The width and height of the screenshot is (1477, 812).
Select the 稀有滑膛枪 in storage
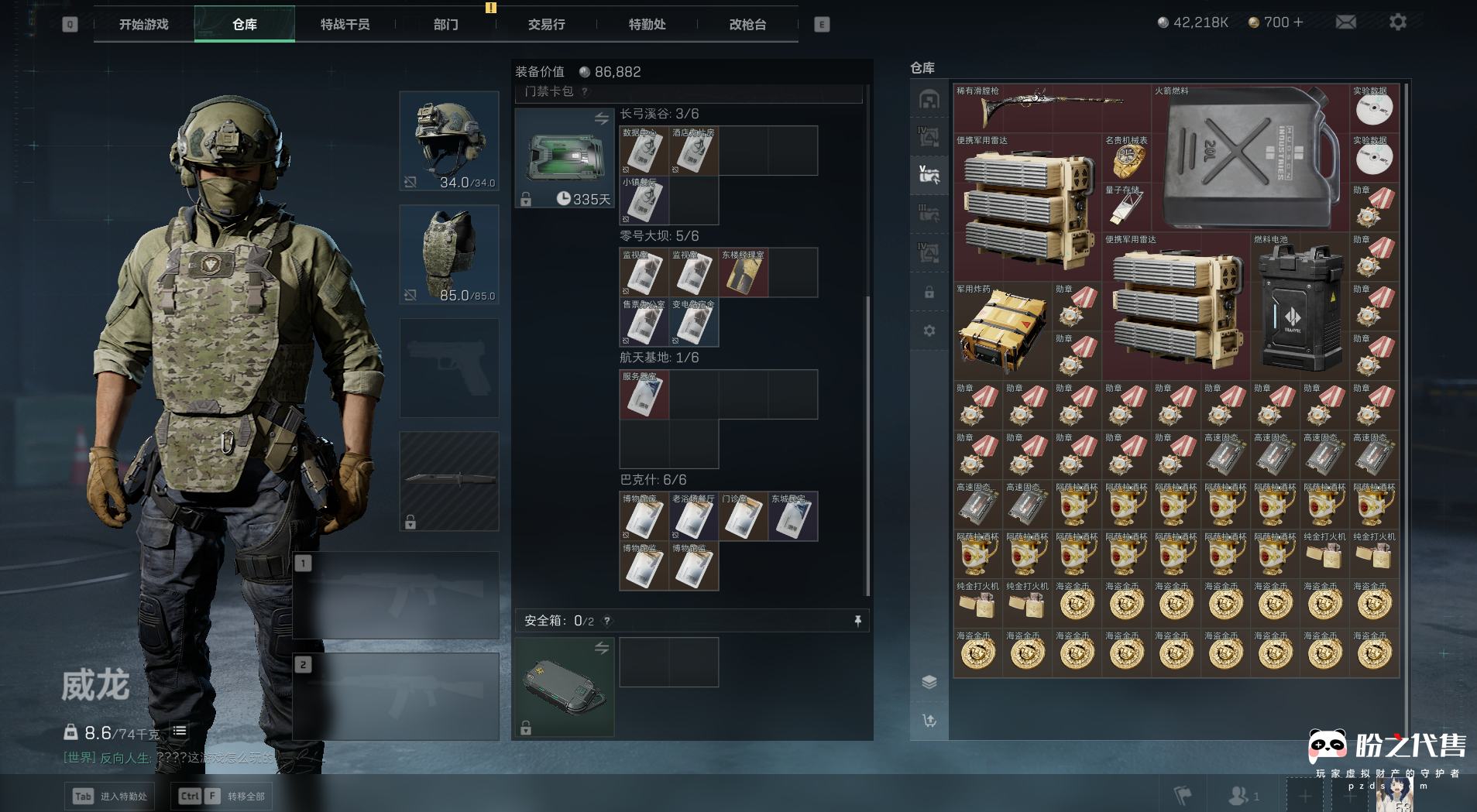point(1051,108)
